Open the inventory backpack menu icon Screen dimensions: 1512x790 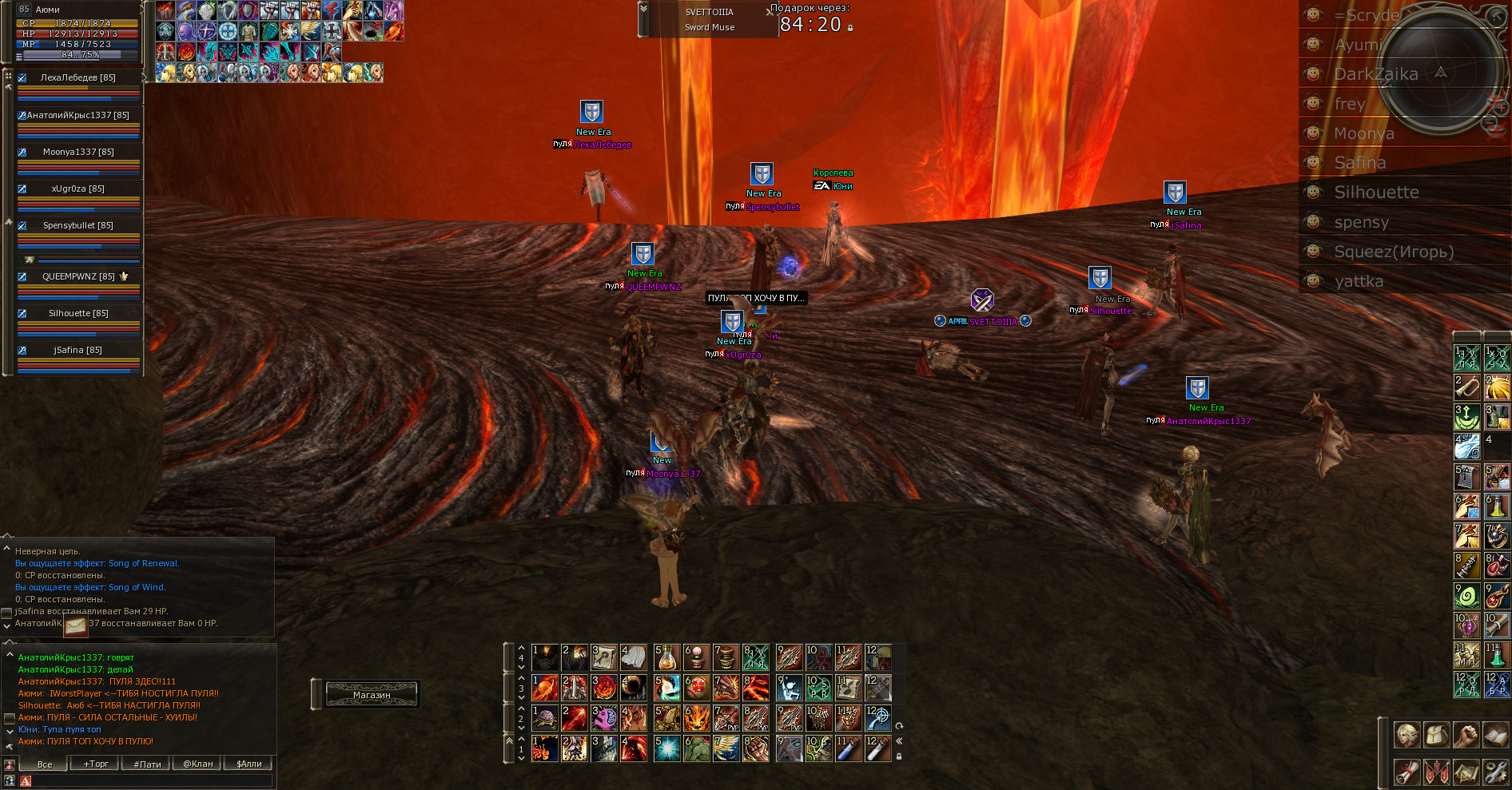[1436, 733]
